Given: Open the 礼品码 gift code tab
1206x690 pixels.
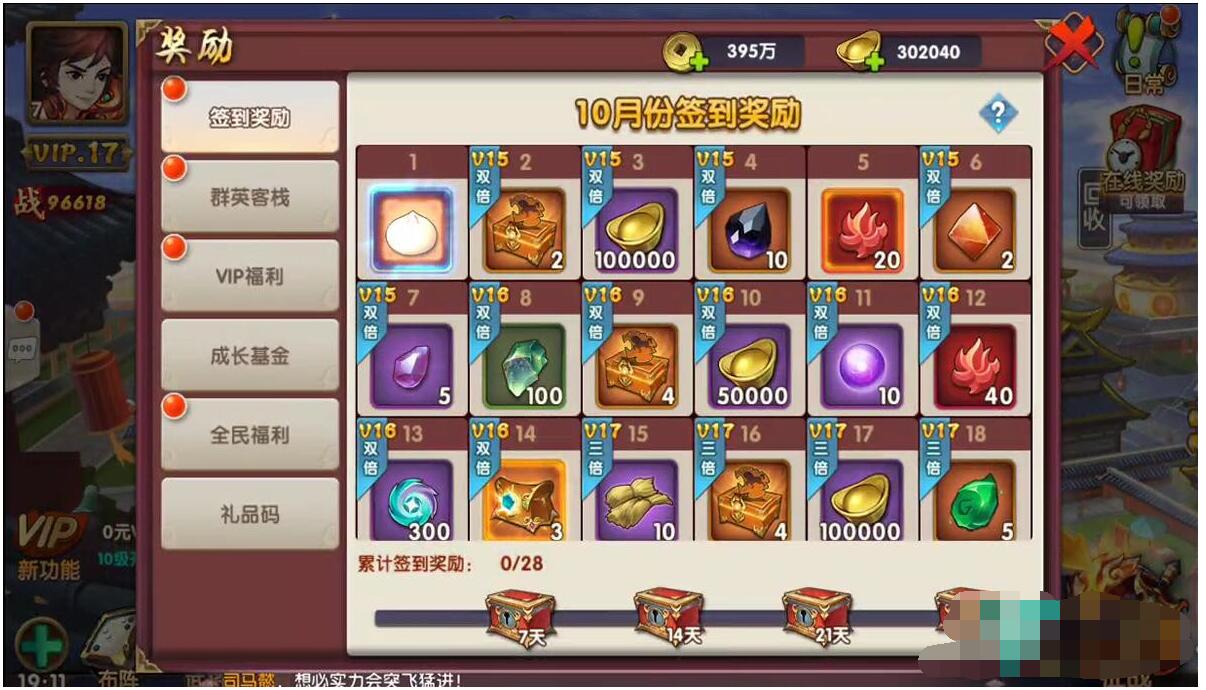Looking at the screenshot, I should (250, 514).
